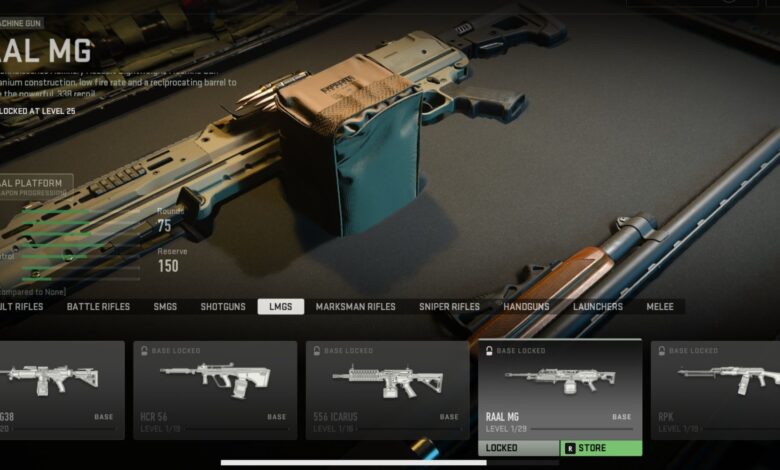The width and height of the screenshot is (780, 470).
Task: Click the RAAL Platform weapon progression button
Action: pyautogui.click(x=35, y=185)
